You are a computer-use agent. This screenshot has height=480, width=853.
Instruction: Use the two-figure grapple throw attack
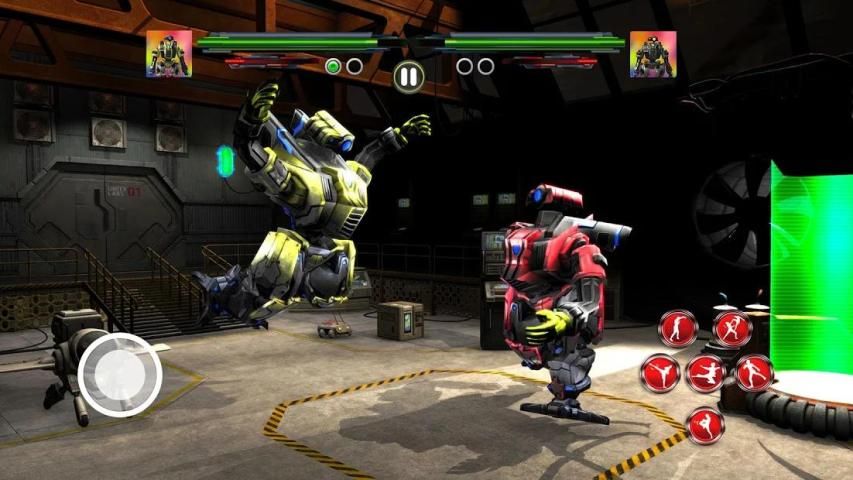click(x=733, y=328)
